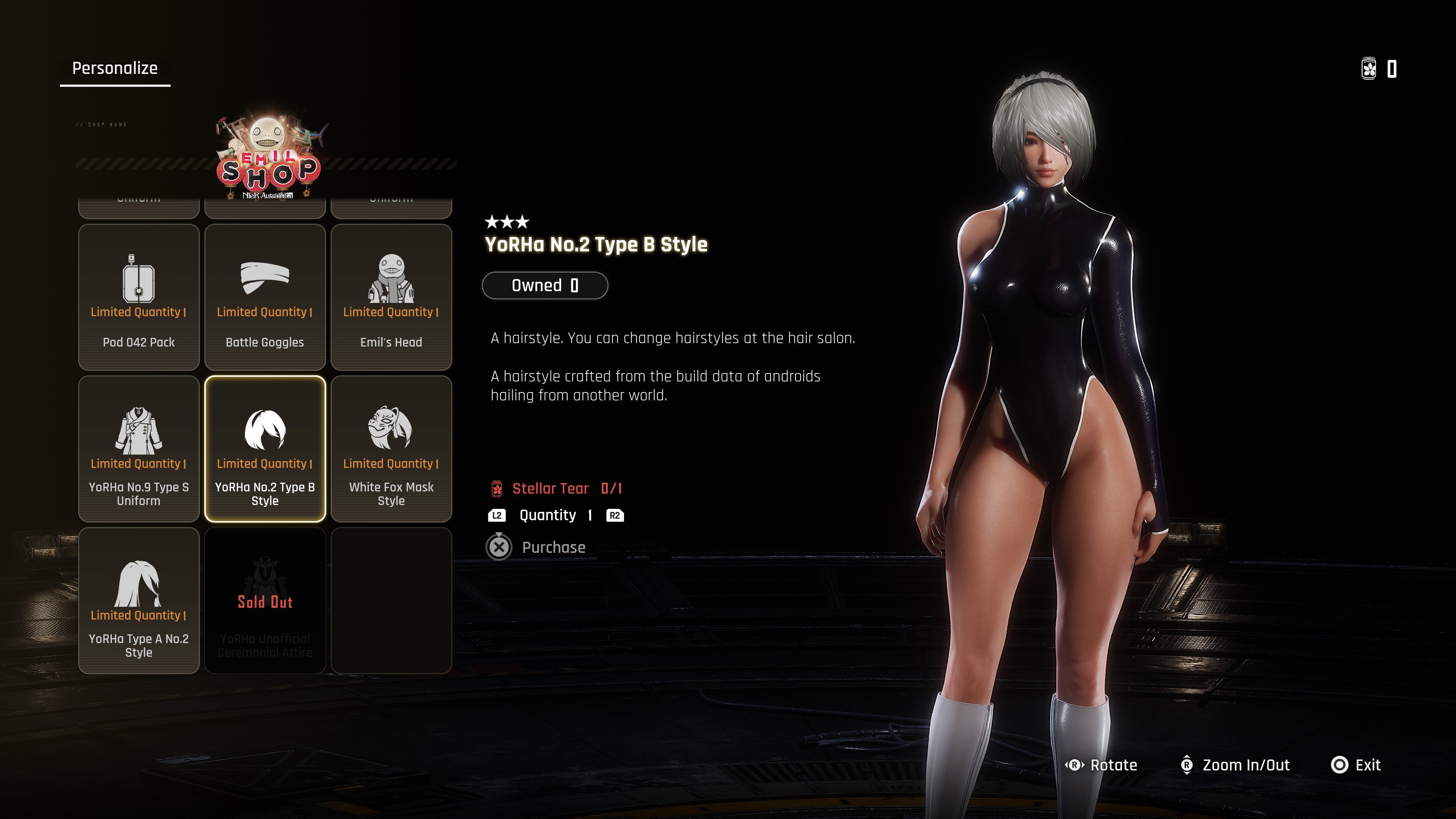The height and width of the screenshot is (819, 1456).
Task: Select the Pod 042 Pack item
Action: (x=138, y=297)
